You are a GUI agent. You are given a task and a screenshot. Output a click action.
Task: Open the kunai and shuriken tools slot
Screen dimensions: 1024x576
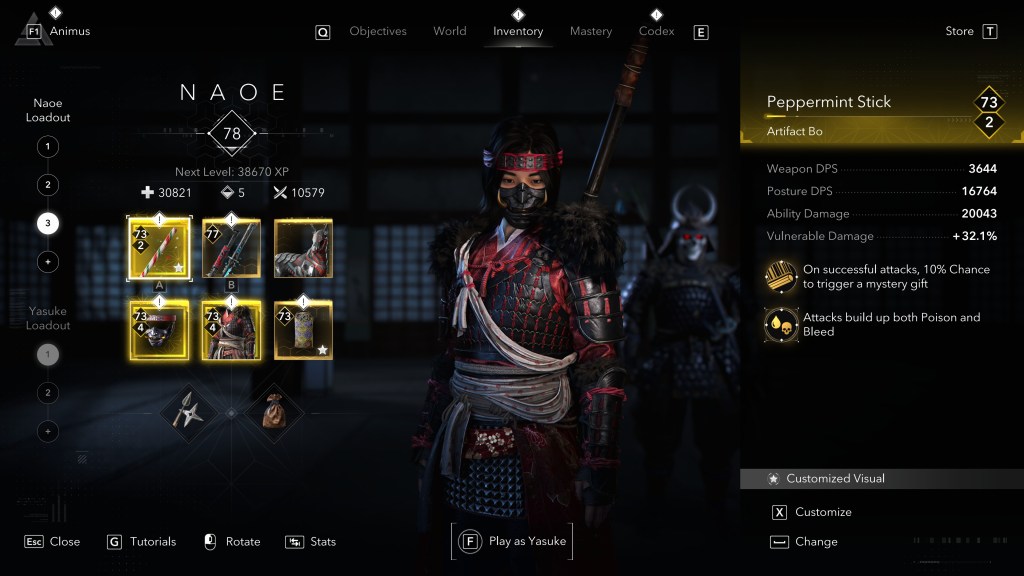(x=190, y=410)
